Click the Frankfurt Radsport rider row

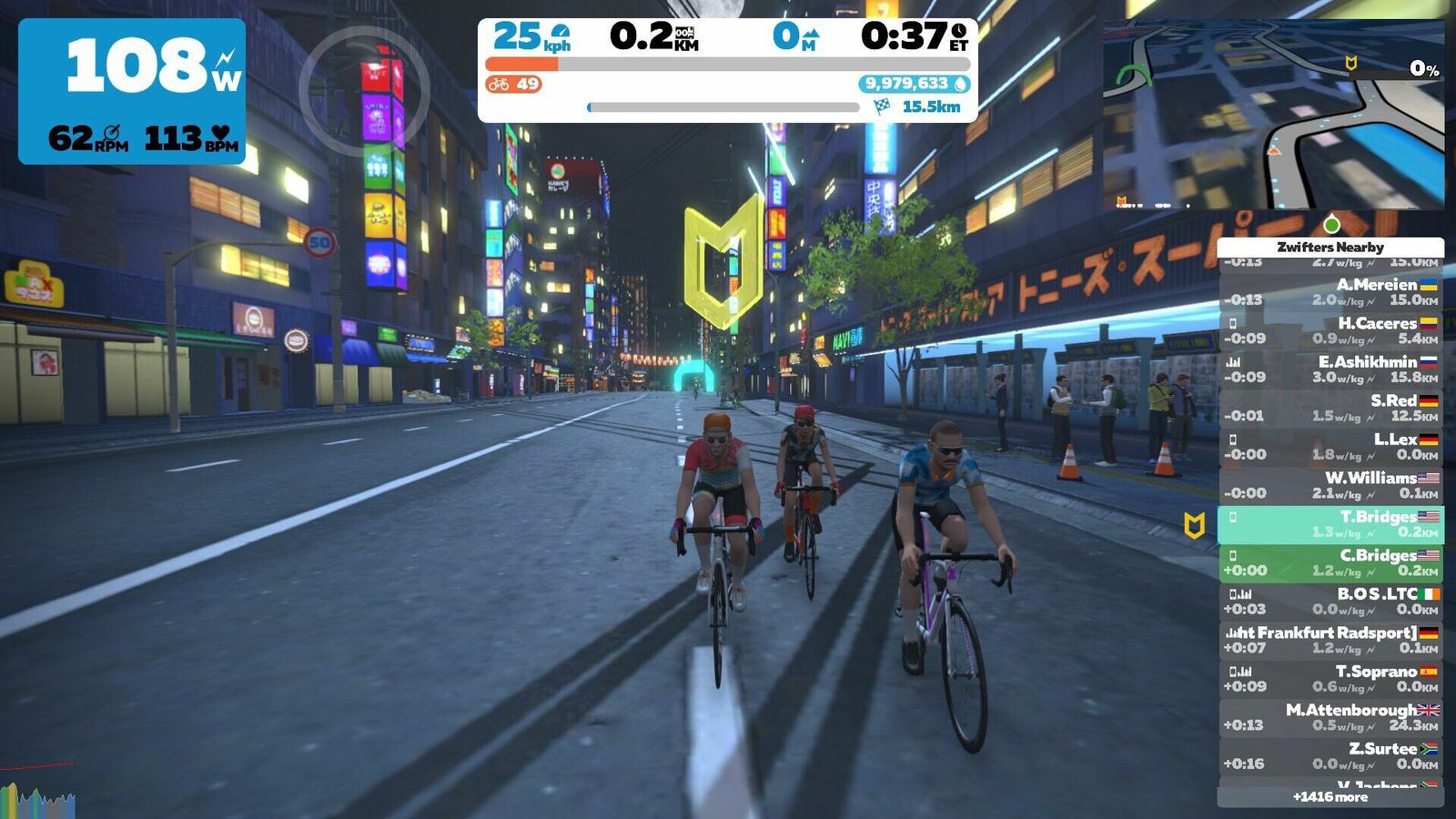coord(1330,640)
